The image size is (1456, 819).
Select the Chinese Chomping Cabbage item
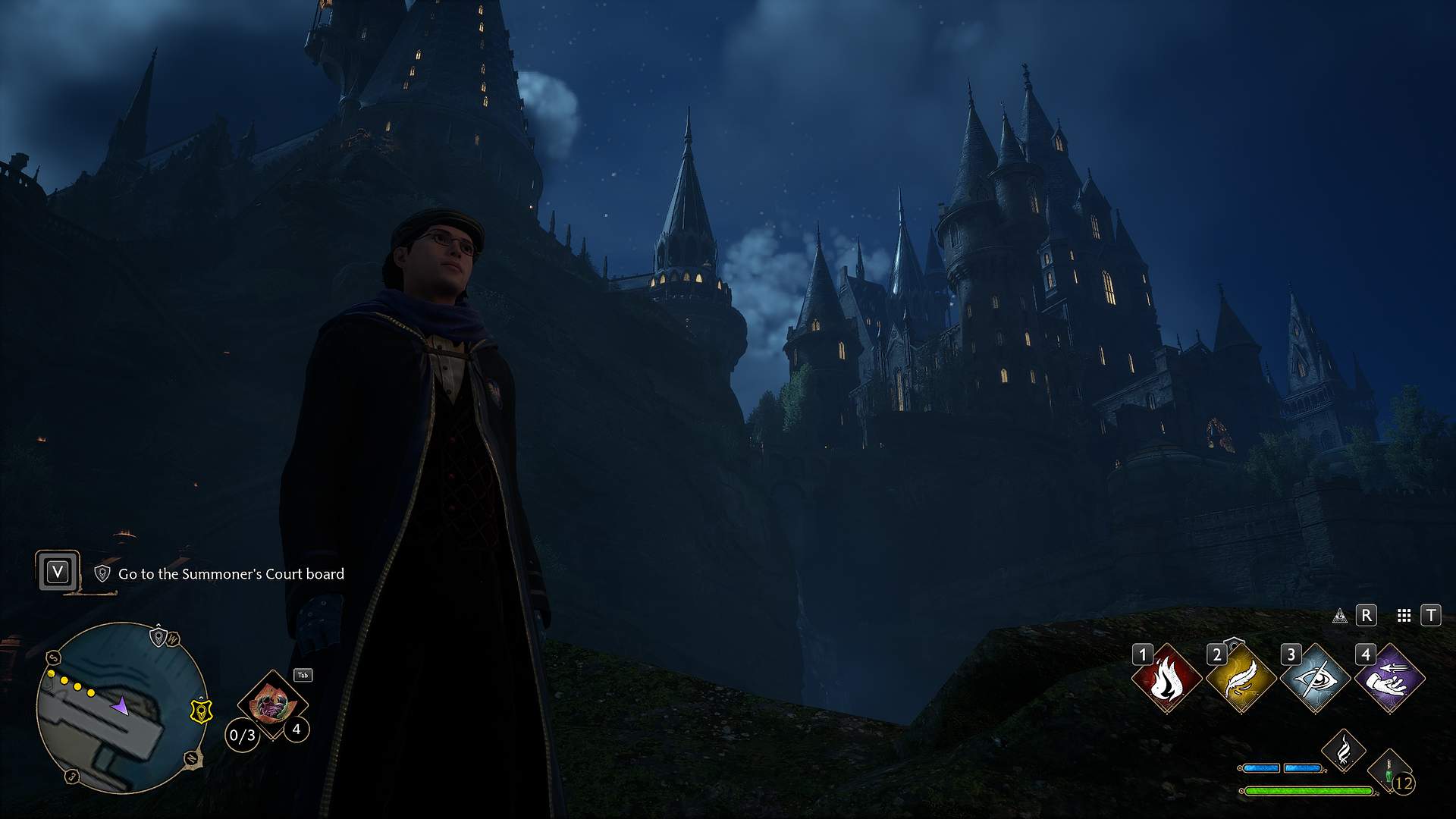click(271, 704)
